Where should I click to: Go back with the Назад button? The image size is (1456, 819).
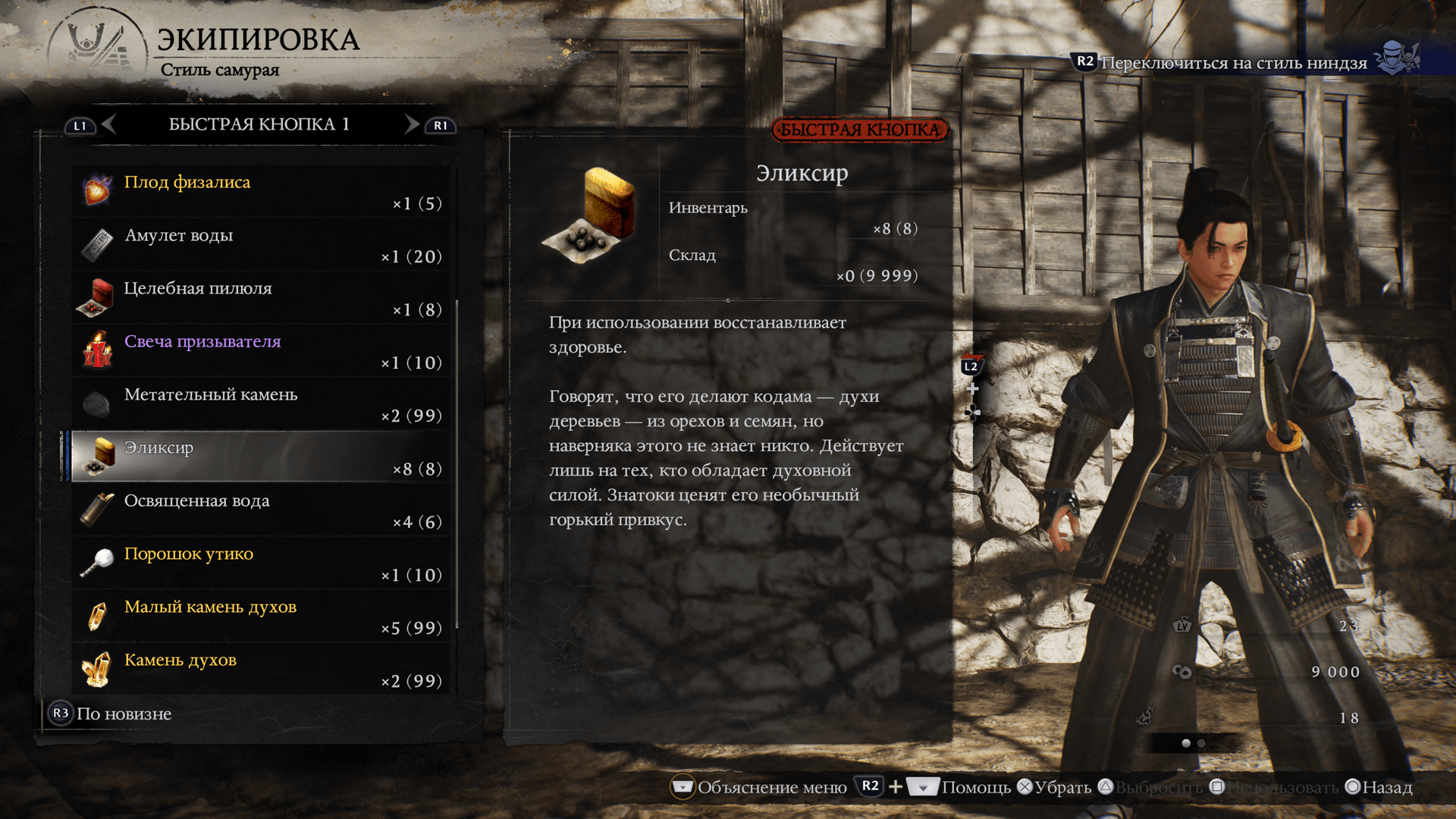[x=1379, y=787]
